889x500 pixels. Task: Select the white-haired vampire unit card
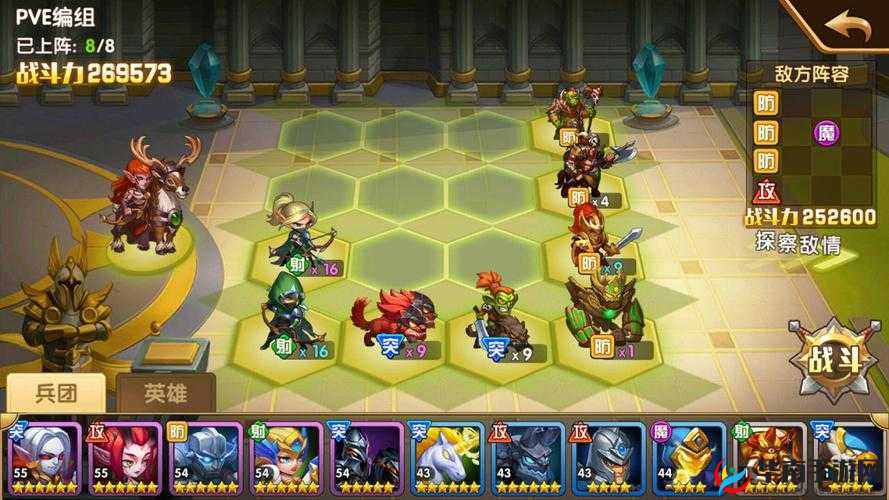click(42, 456)
